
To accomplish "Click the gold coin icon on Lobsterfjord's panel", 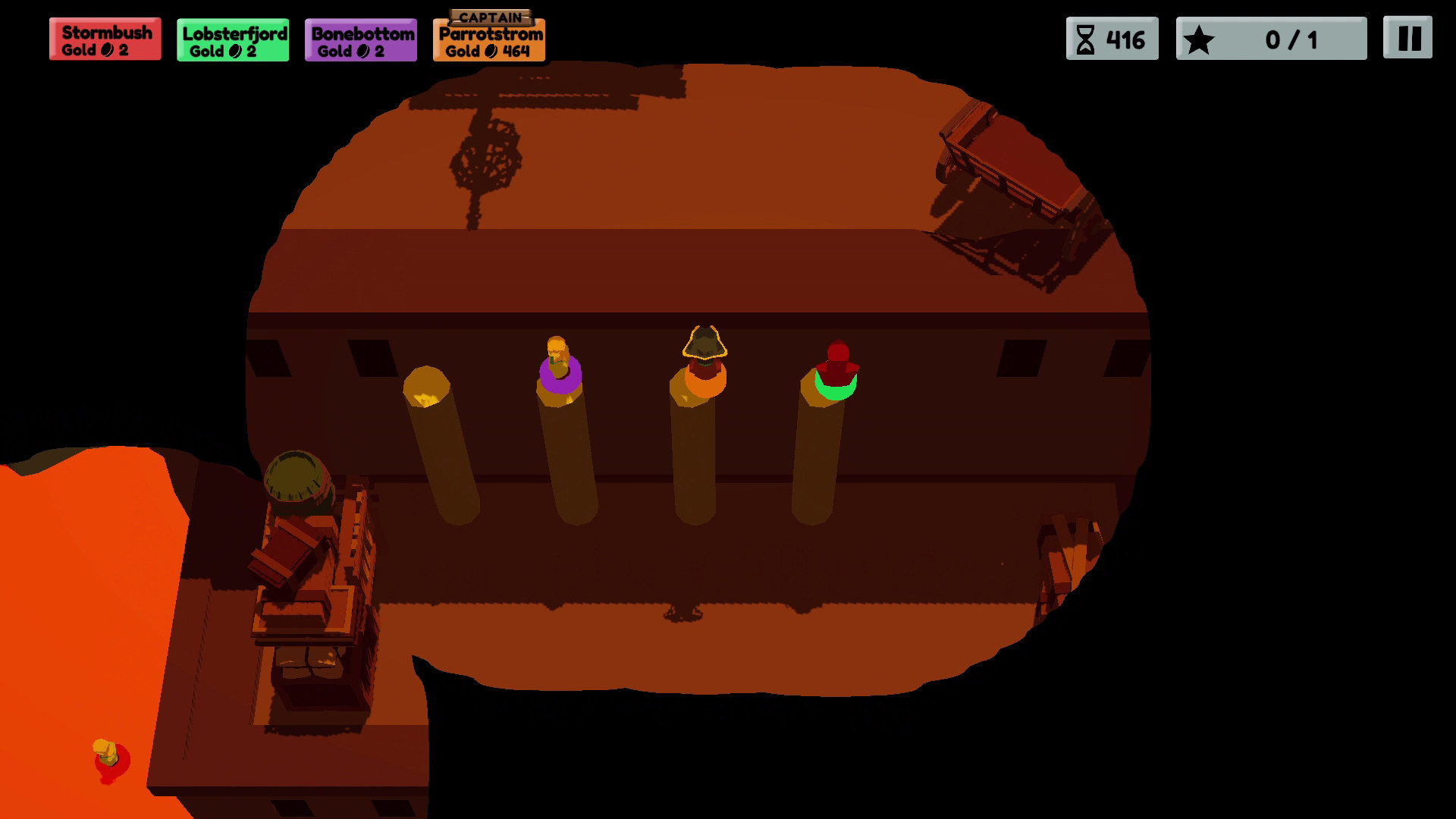I will coord(234,52).
